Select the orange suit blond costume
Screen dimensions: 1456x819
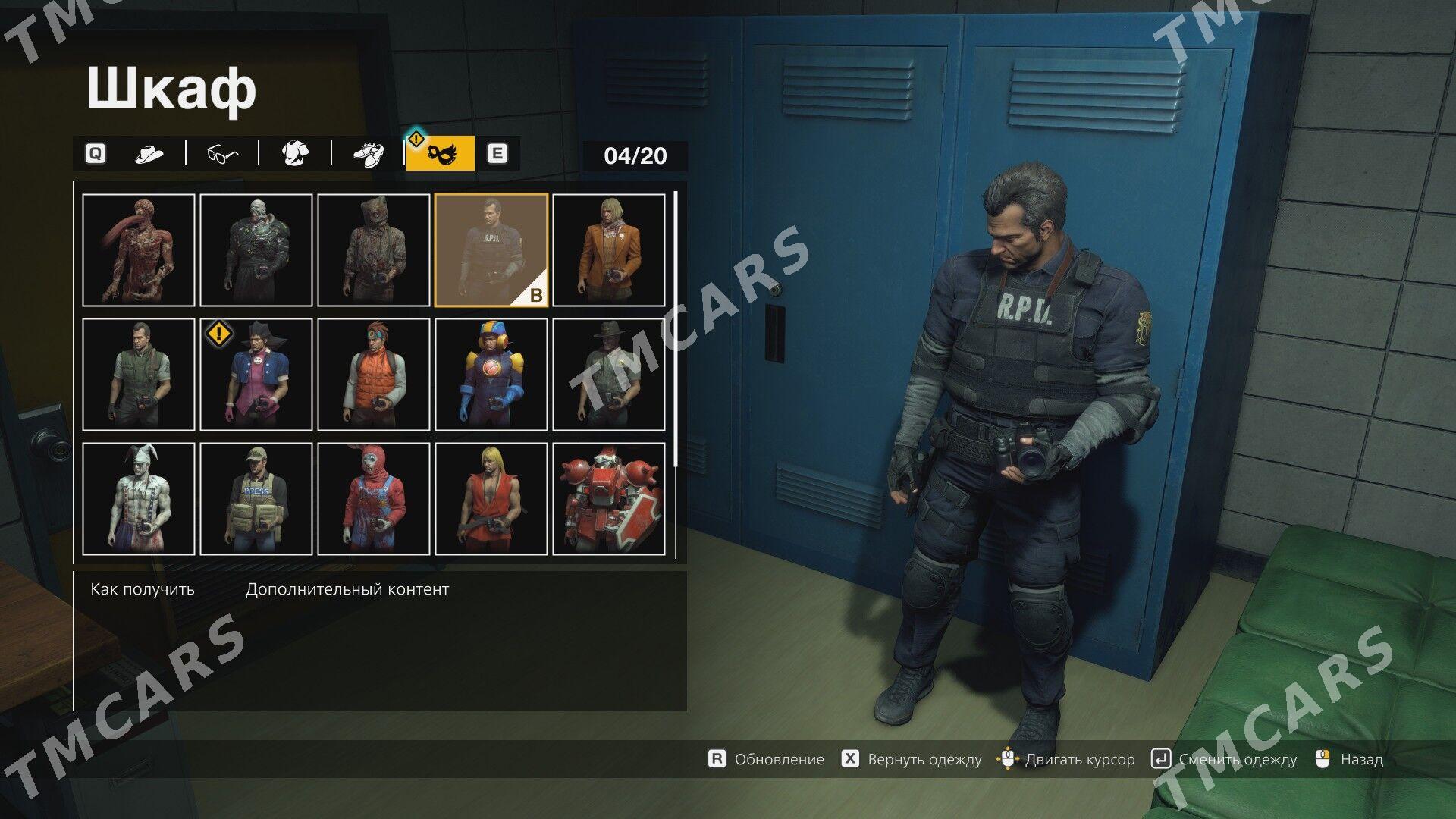(609, 250)
